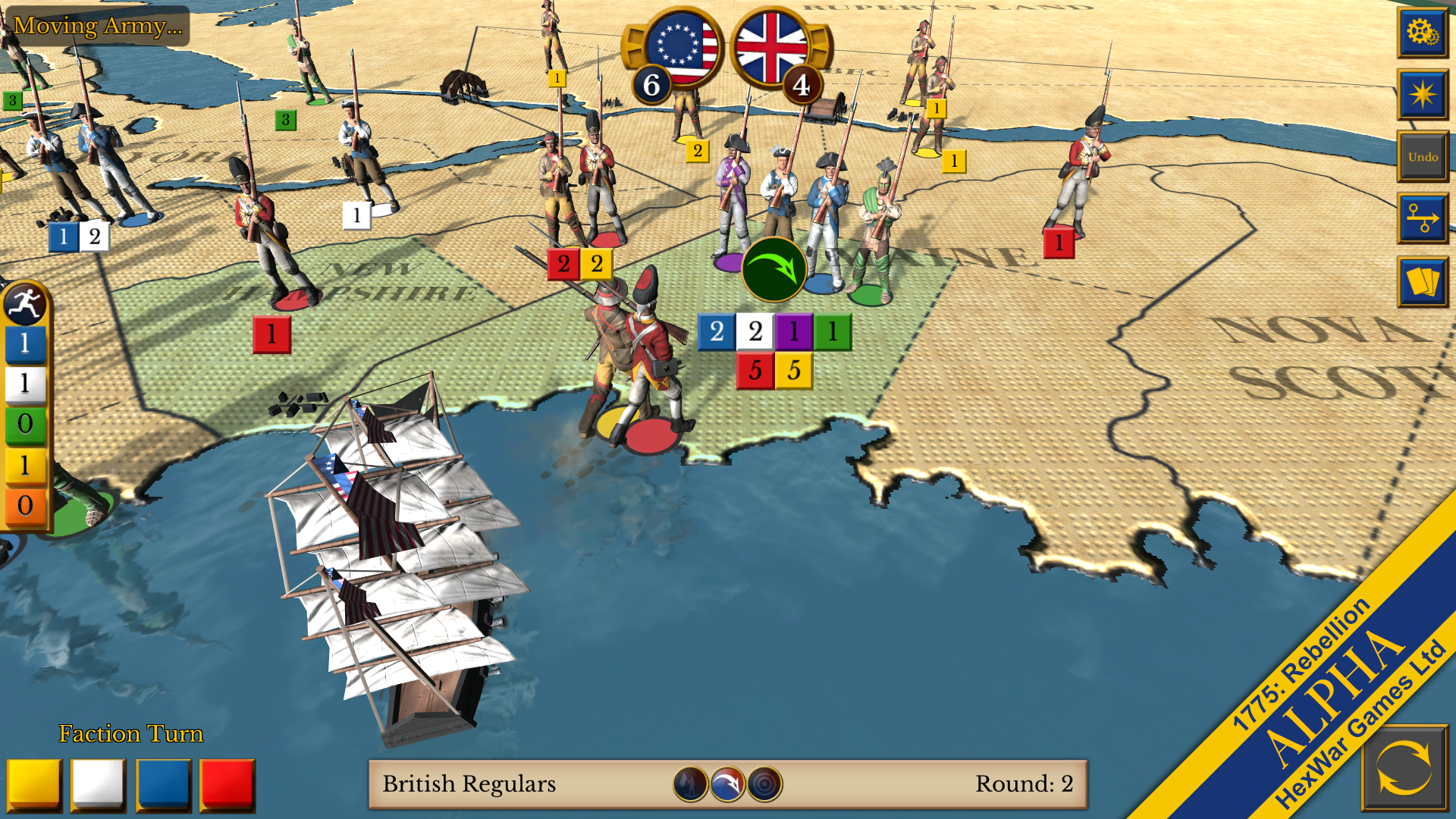Image resolution: width=1456 pixels, height=819 pixels.
Task: End turn with the circular arrows button
Action: click(x=1404, y=767)
